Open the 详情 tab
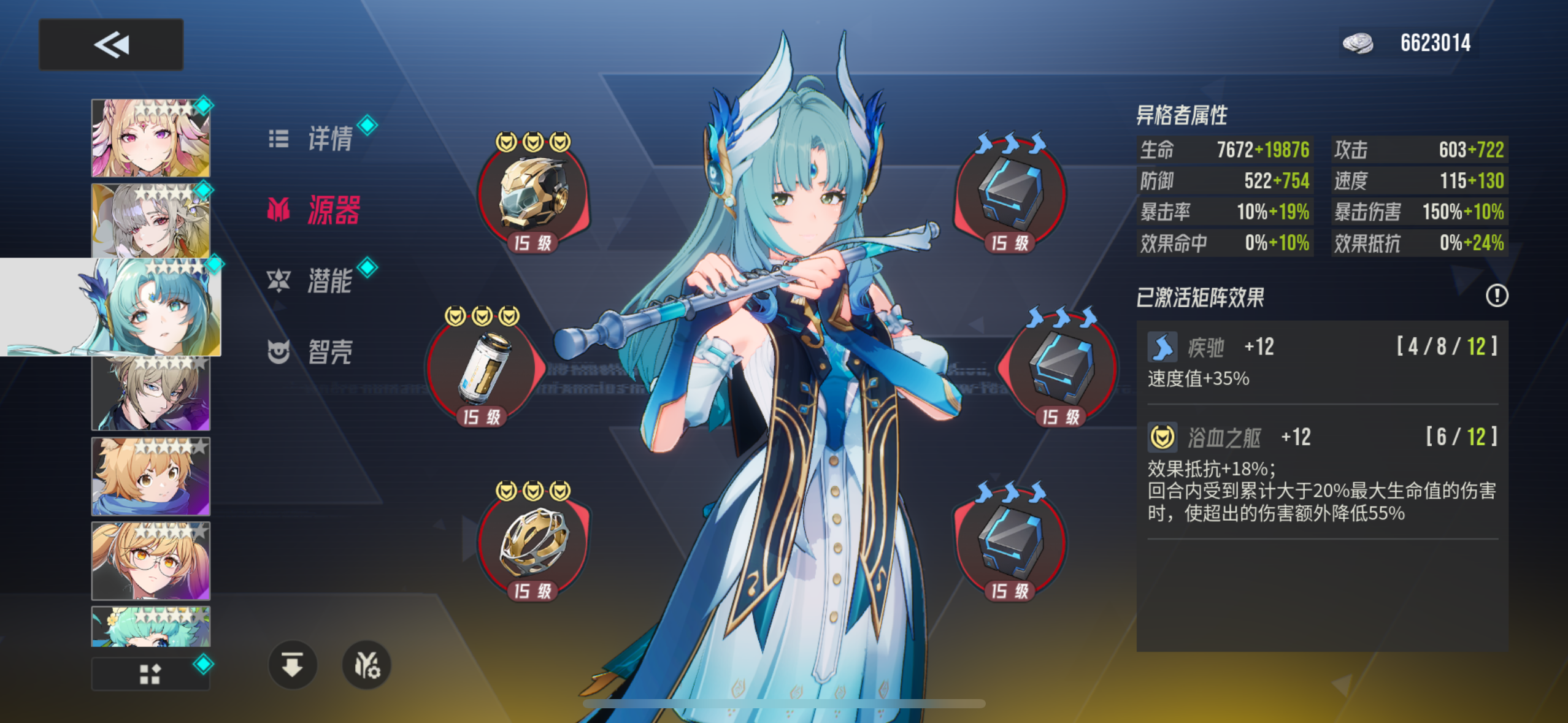Image resolution: width=1568 pixels, height=723 pixels. [328, 139]
